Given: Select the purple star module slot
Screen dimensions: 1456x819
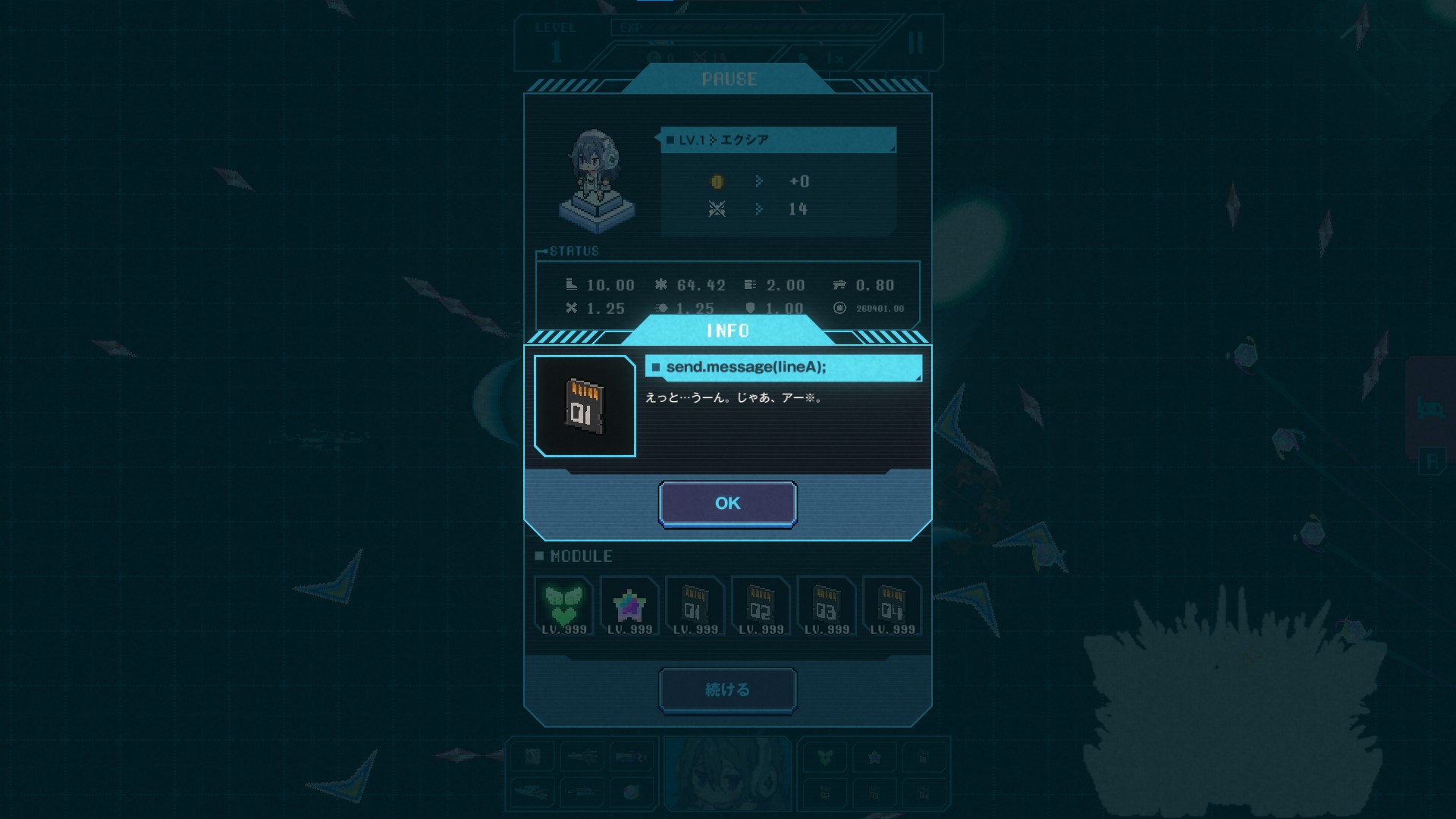Looking at the screenshot, I should pos(629,605).
